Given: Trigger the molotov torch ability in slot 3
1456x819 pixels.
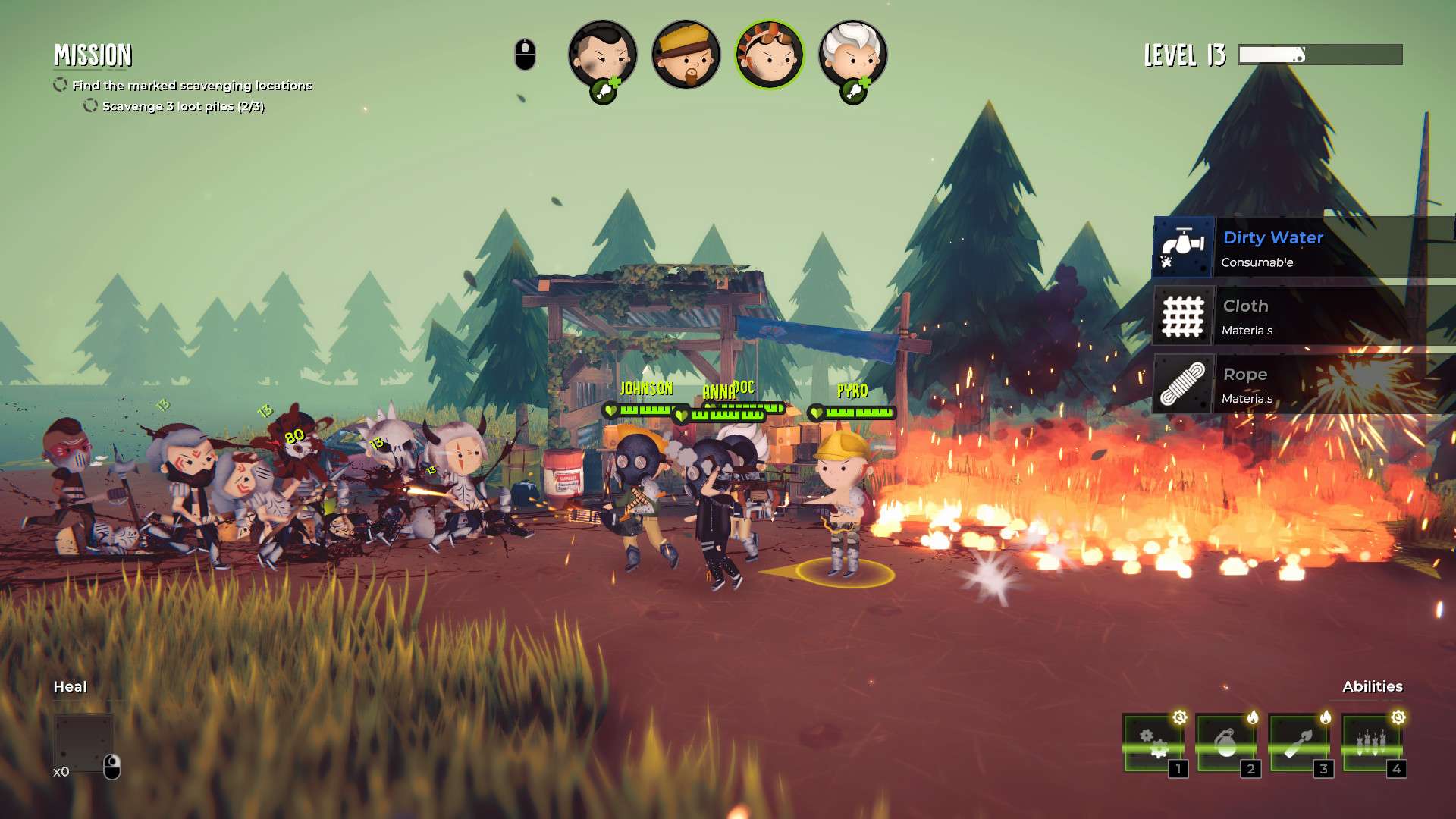Looking at the screenshot, I should (1298, 743).
